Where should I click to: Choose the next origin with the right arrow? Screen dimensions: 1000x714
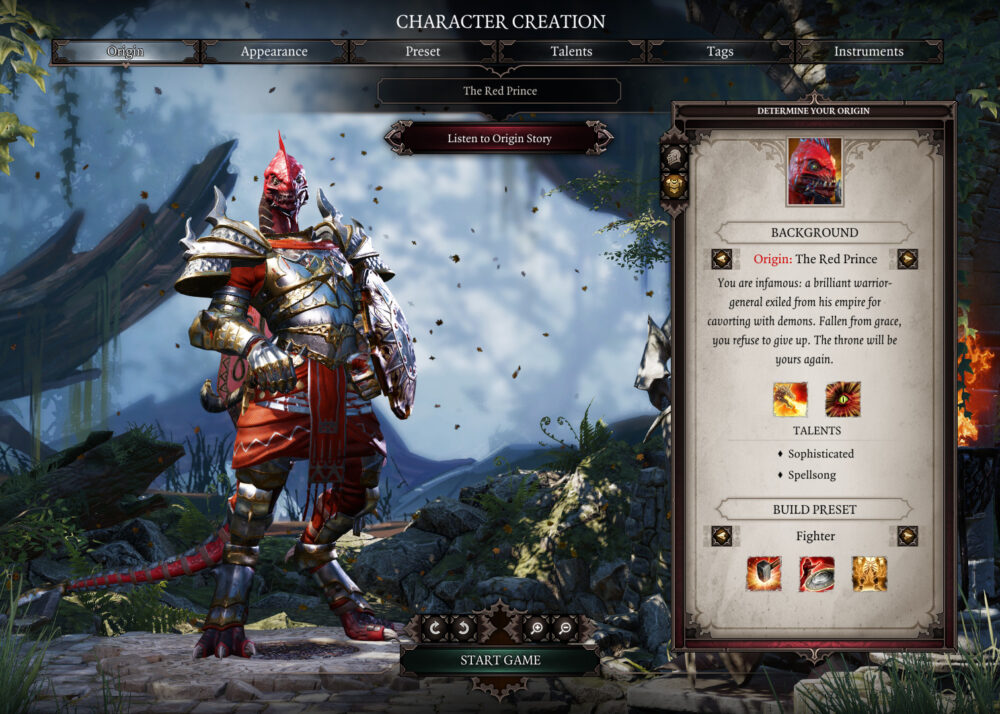pyautogui.click(x=907, y=259)
